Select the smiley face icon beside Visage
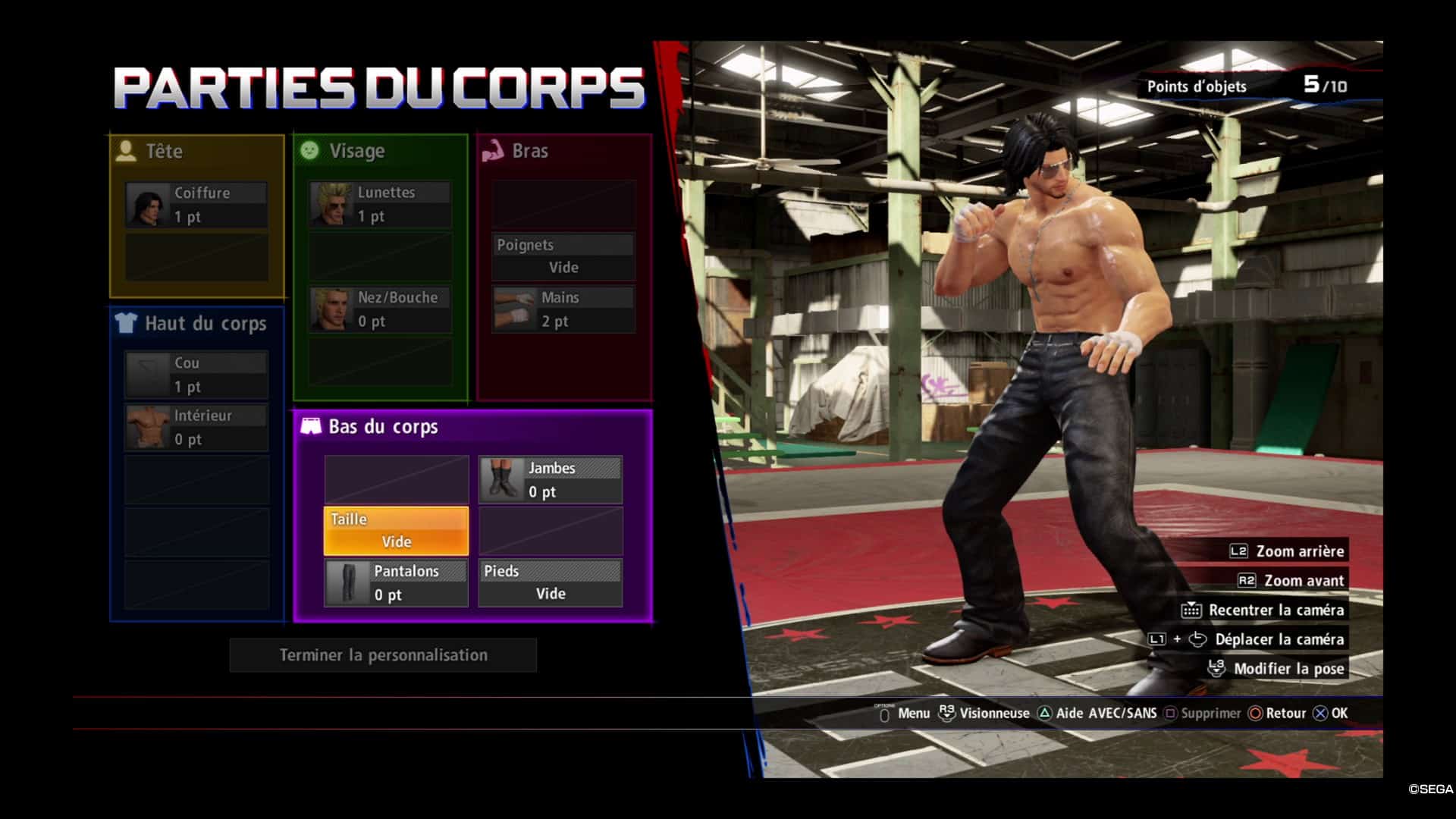The width and height of the screenshot is (1456, 819). (x=309, y=150)
